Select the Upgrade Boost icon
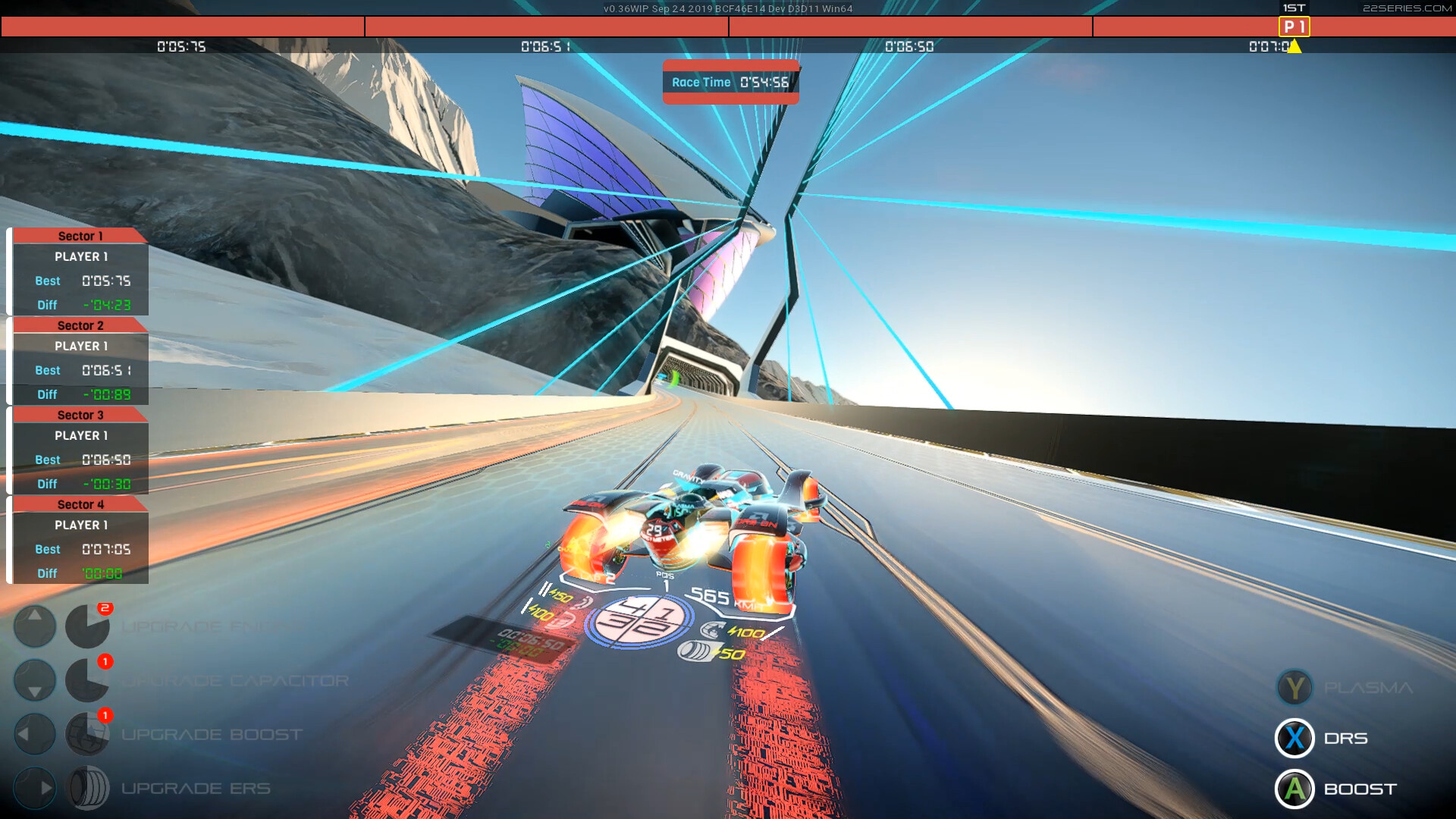The height and width of the screenshot is (819, 1456). (x=87, y=733)
